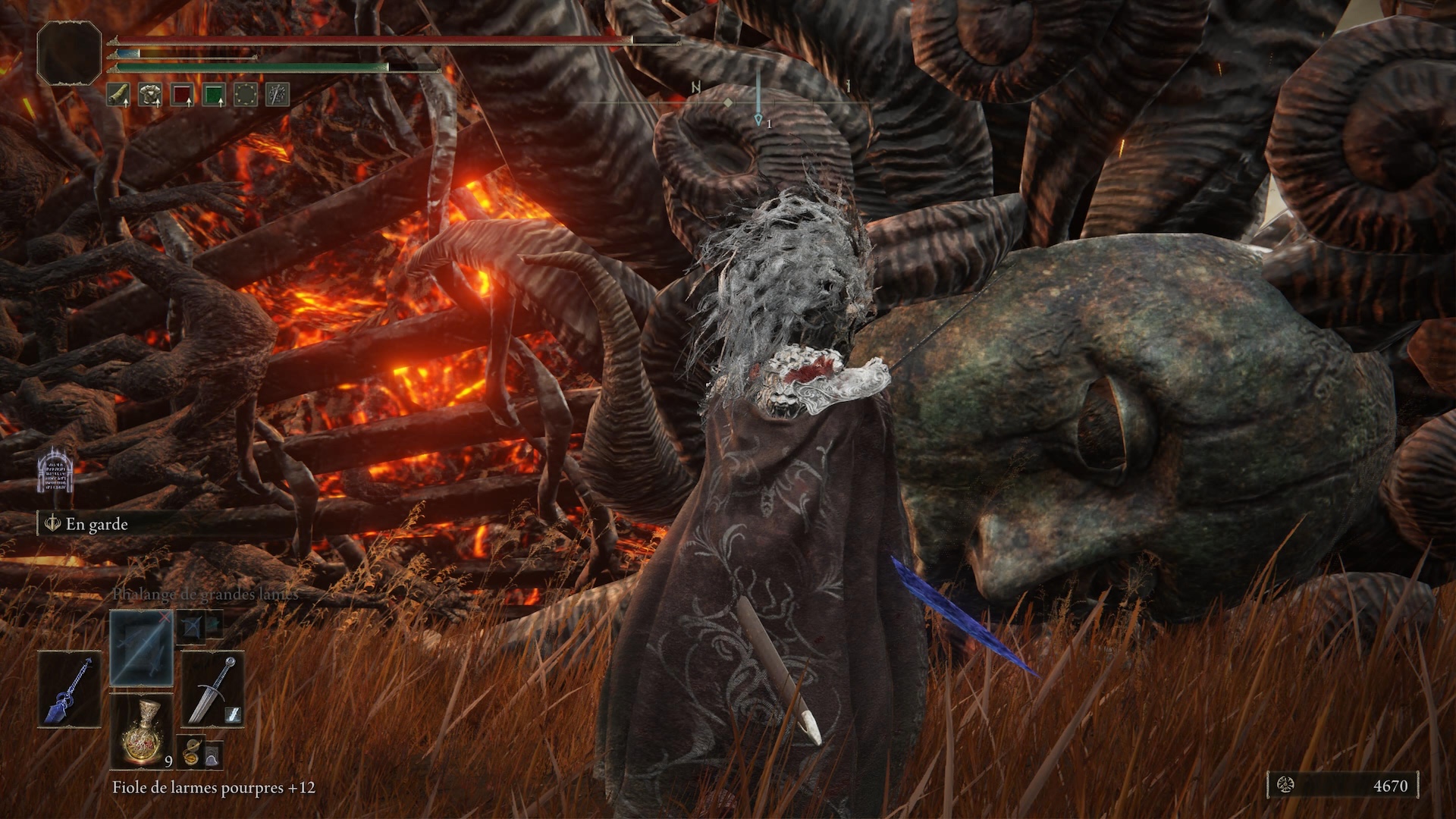The image size is (1456, 819).
Task: Click the purple gate icon above En garde
Action: pyautogui.click(x=55, y=469)
